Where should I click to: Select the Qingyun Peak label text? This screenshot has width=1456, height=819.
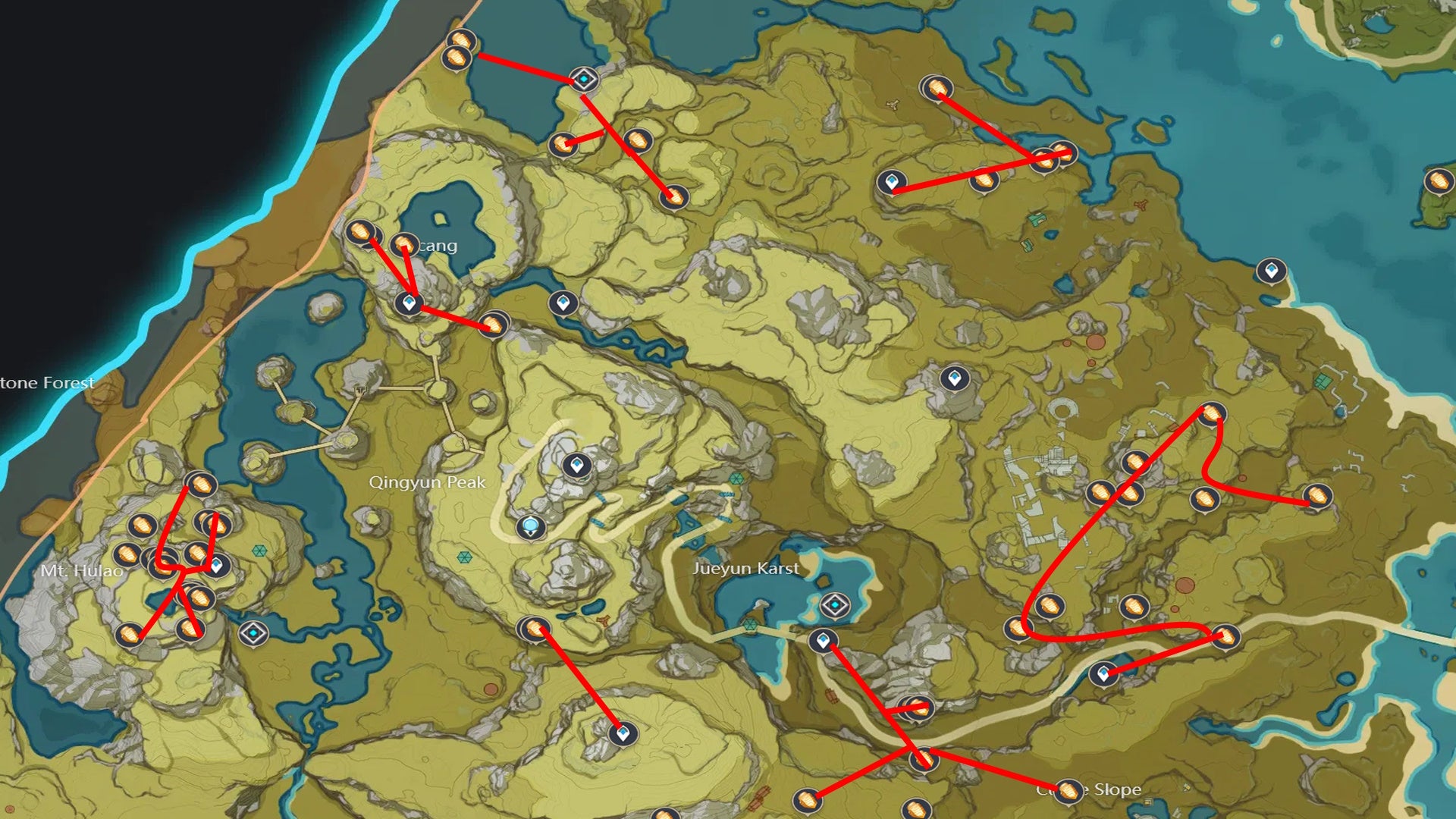(x=428, y=481)
